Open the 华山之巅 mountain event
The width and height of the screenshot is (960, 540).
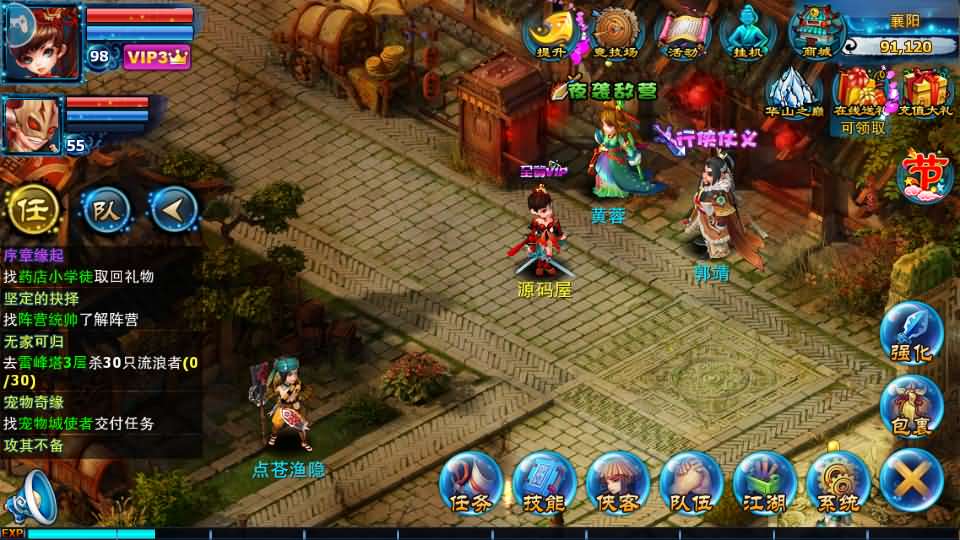click(793, 90)
